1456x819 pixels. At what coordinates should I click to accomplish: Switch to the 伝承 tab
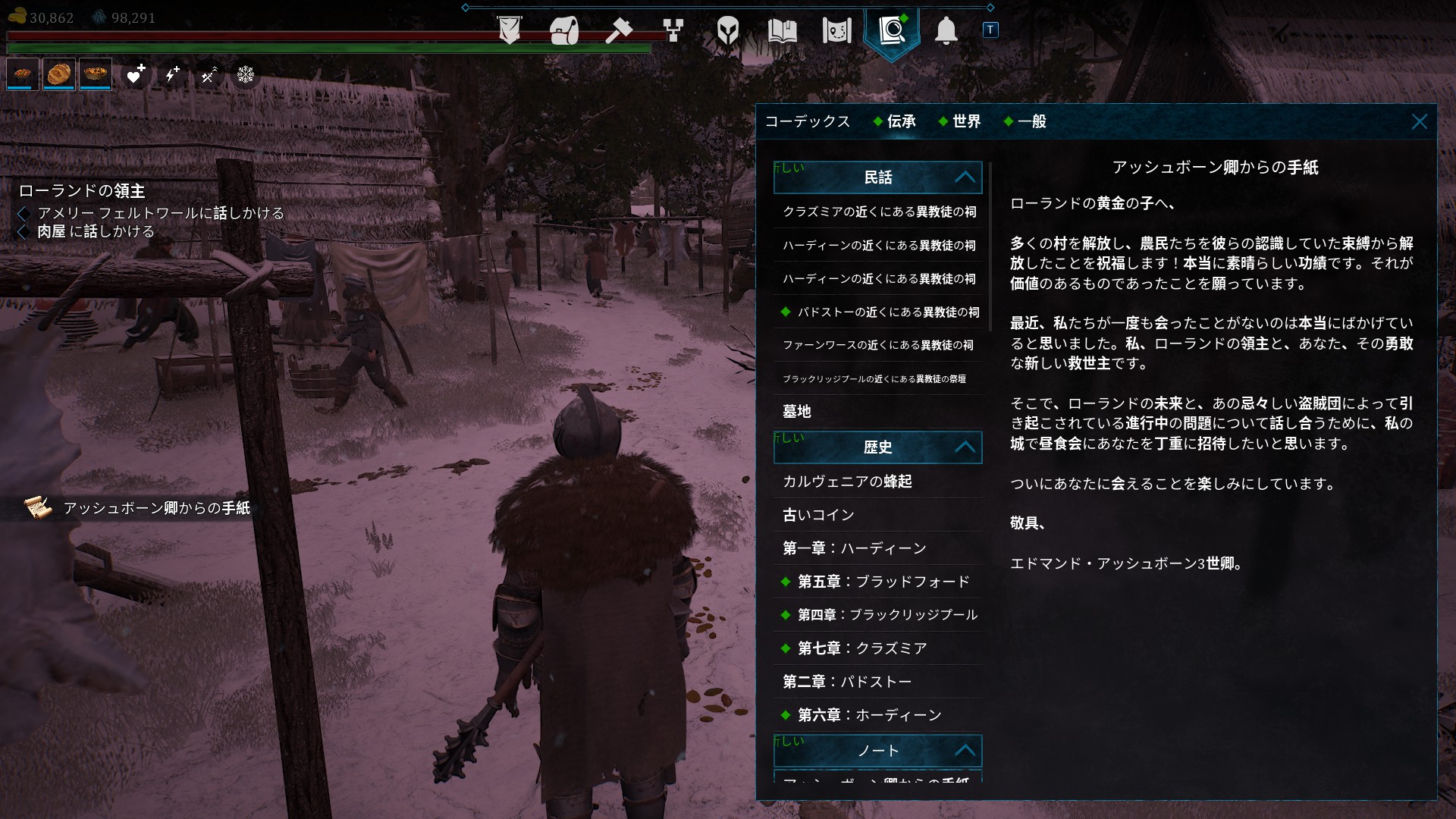point(901,121)
